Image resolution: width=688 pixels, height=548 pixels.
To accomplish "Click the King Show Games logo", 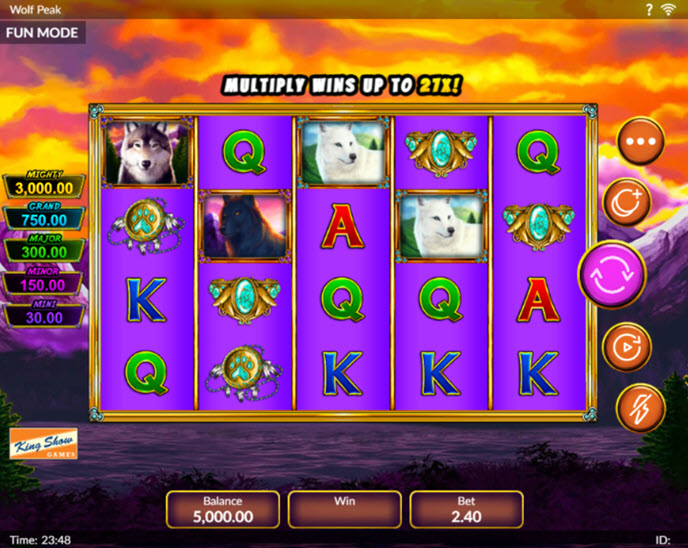I will point(43,445).
